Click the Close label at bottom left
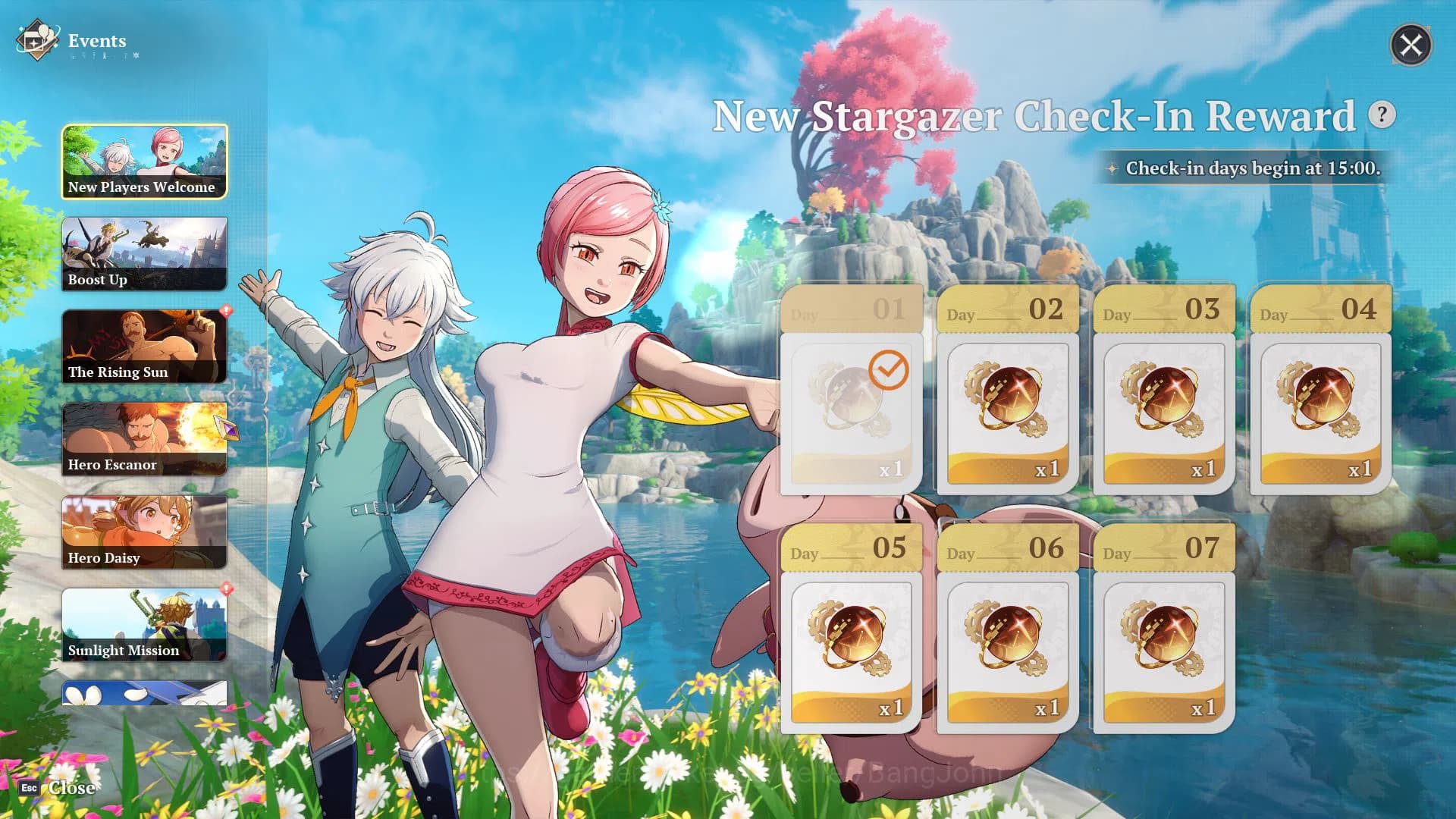The width and height of the screenshot is (1456, 819). pos(71,788)
